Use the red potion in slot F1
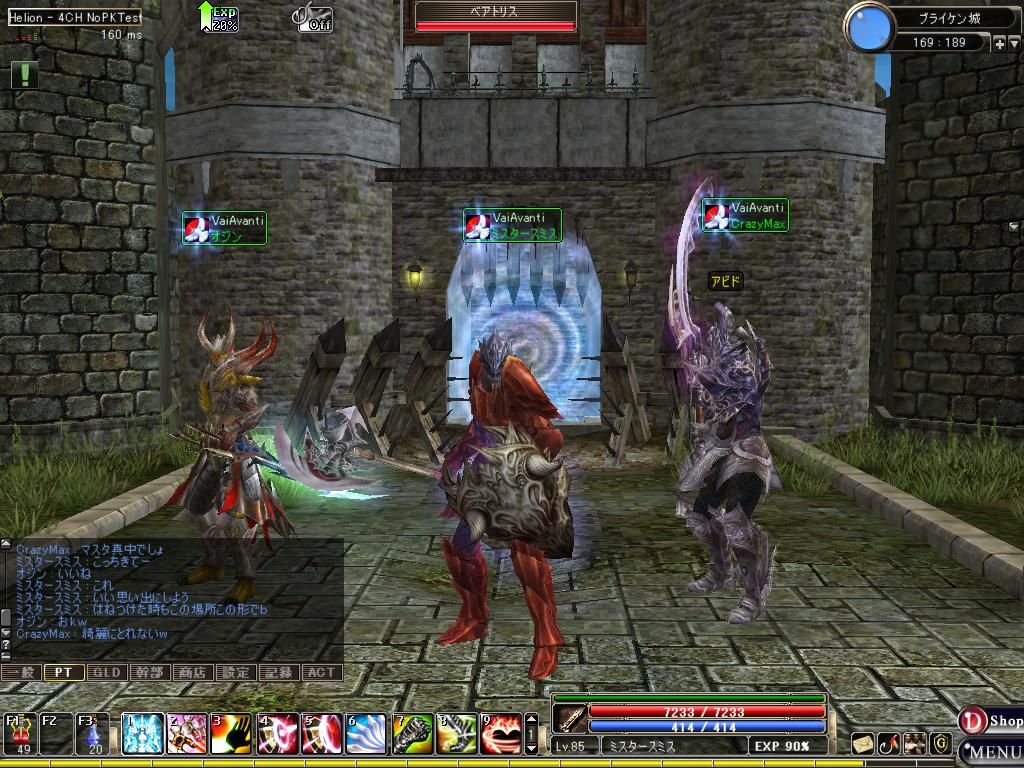This screenshot has width=1024, height=768. [x=20, y=735]
